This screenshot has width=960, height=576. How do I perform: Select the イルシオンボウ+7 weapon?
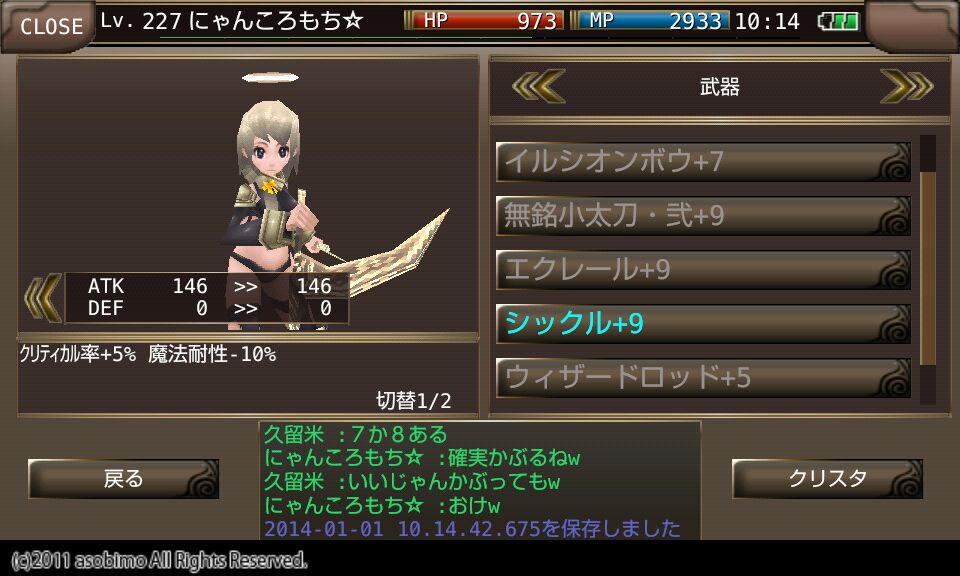[702, 162]
